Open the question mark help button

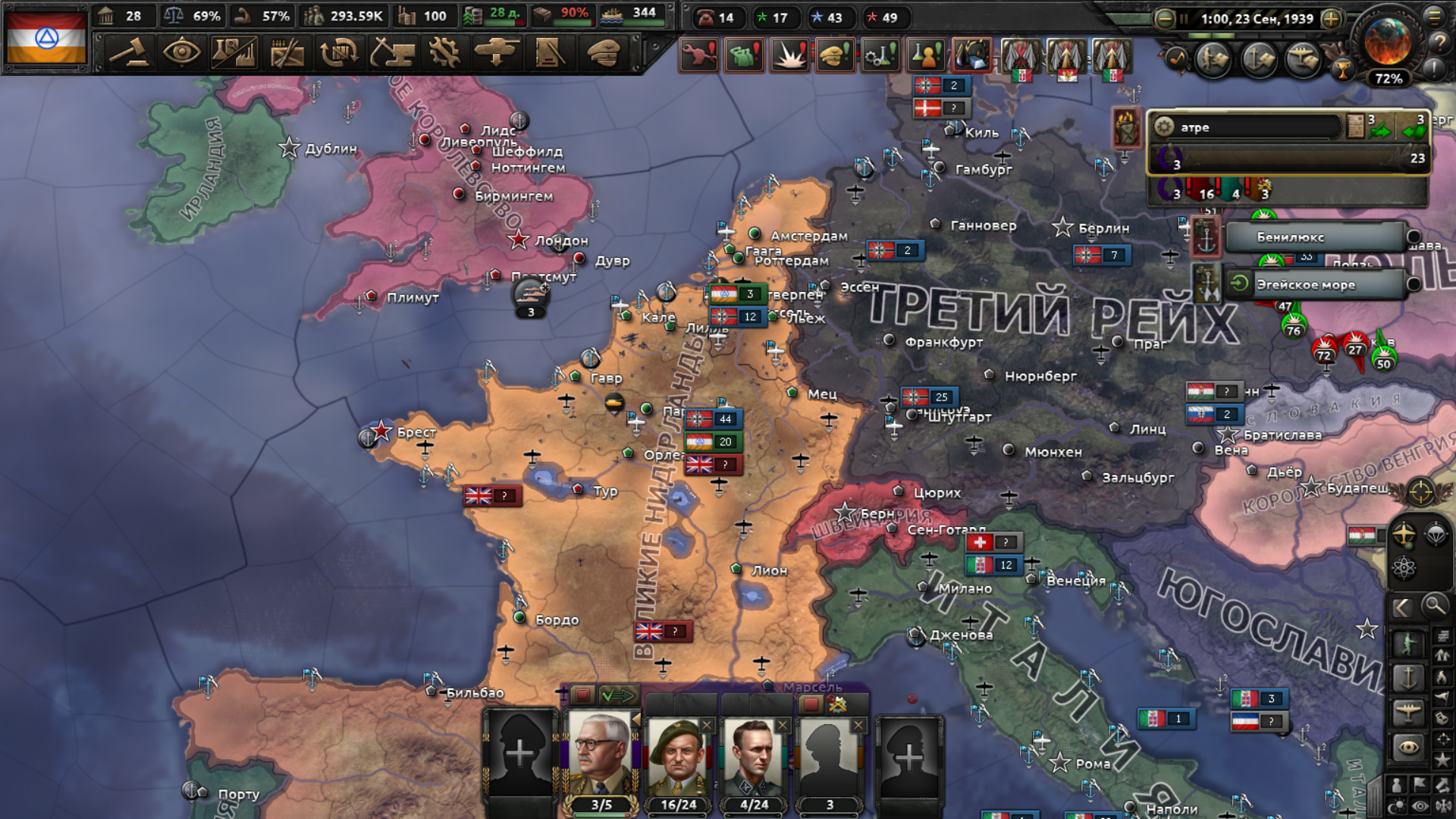click(x=1439, y=43)
